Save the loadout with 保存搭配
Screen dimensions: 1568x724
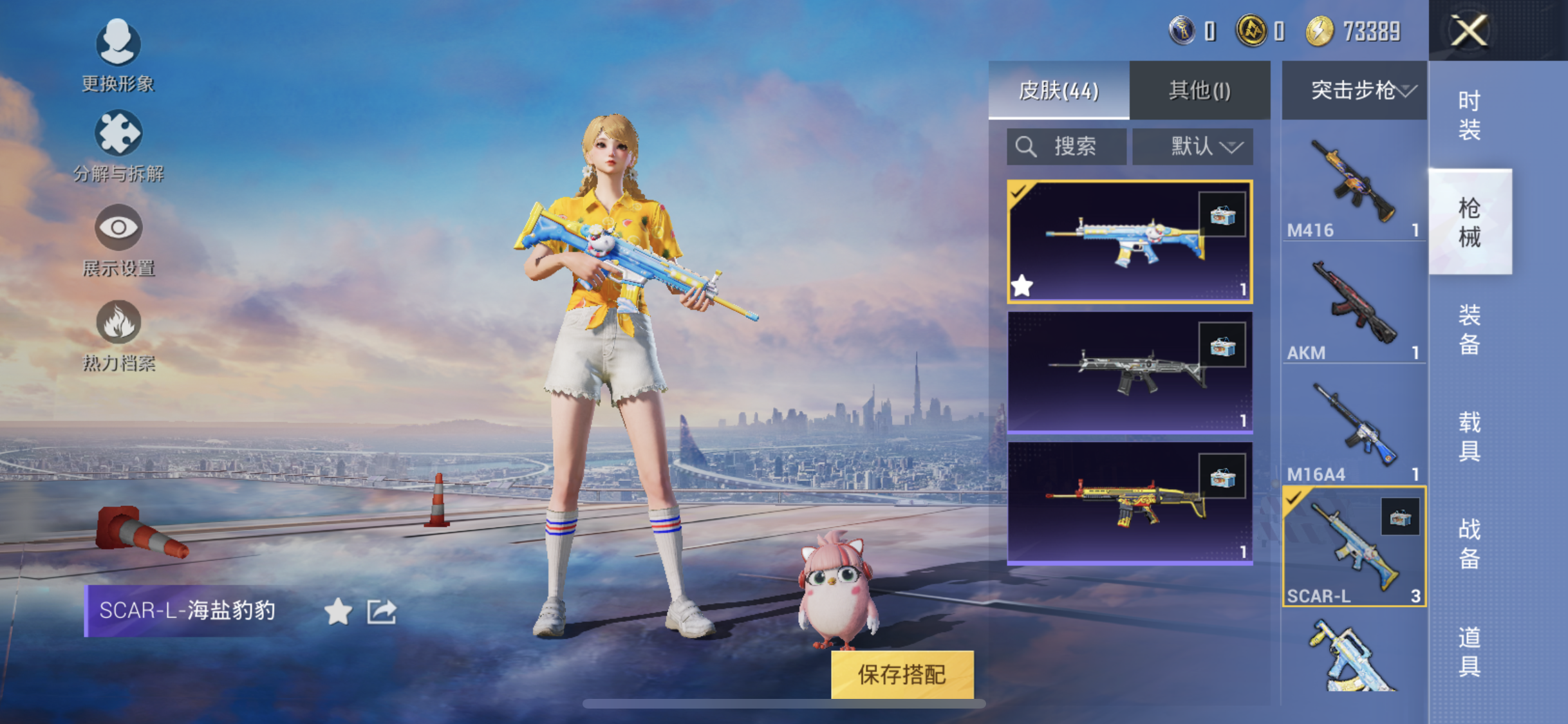[902, 674]
